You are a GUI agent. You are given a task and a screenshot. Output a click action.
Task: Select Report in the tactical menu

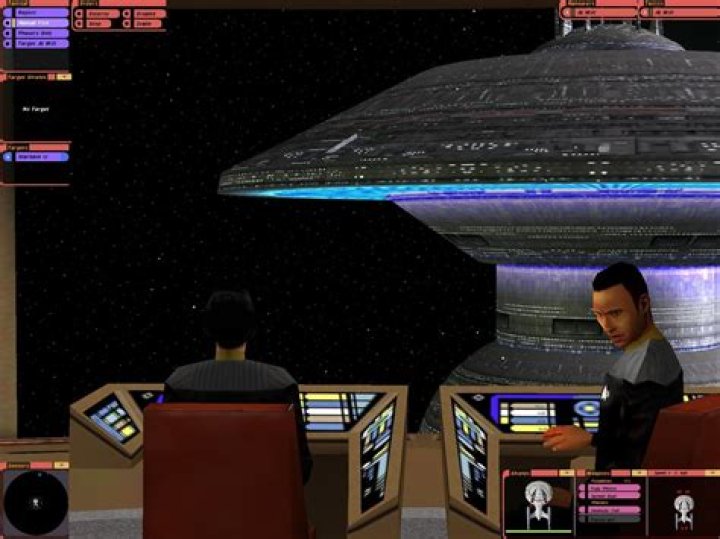pyautogui.click(x=38, y=14)
